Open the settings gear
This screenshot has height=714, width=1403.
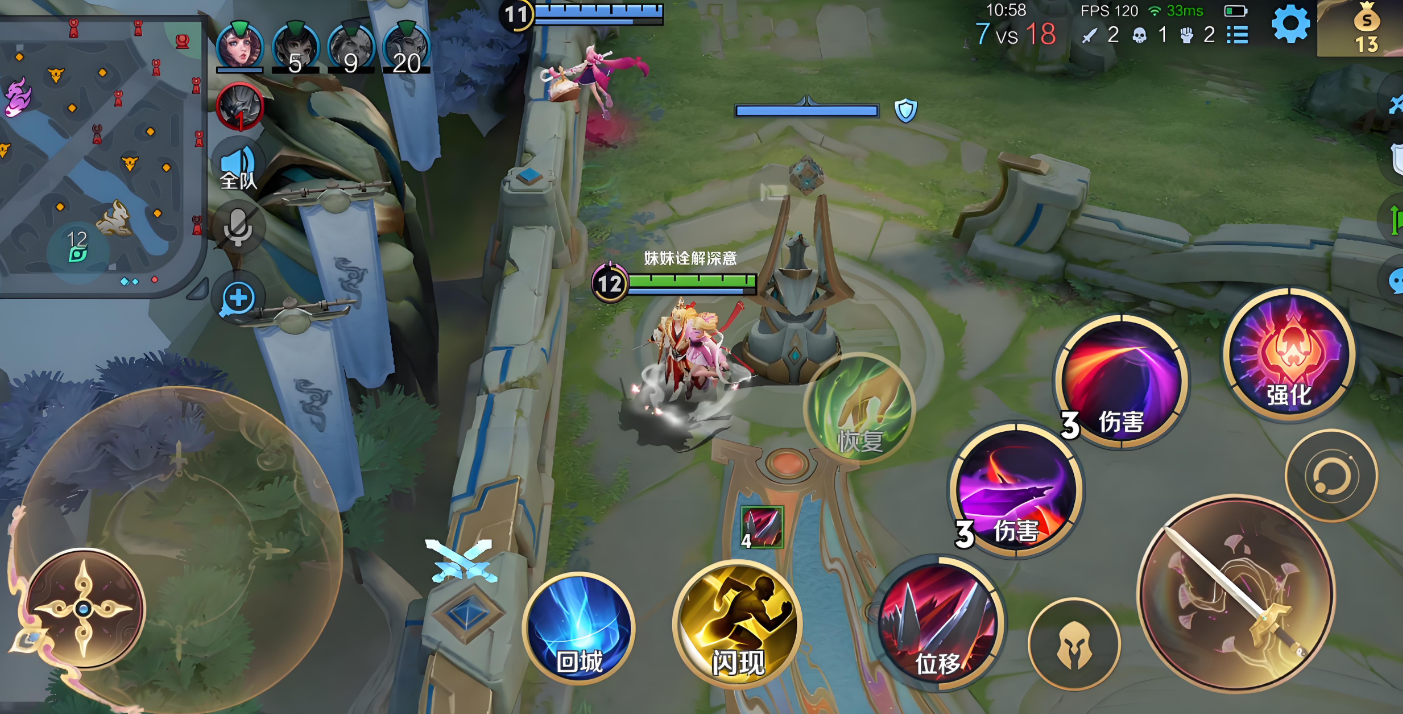tap(1290, 24)
